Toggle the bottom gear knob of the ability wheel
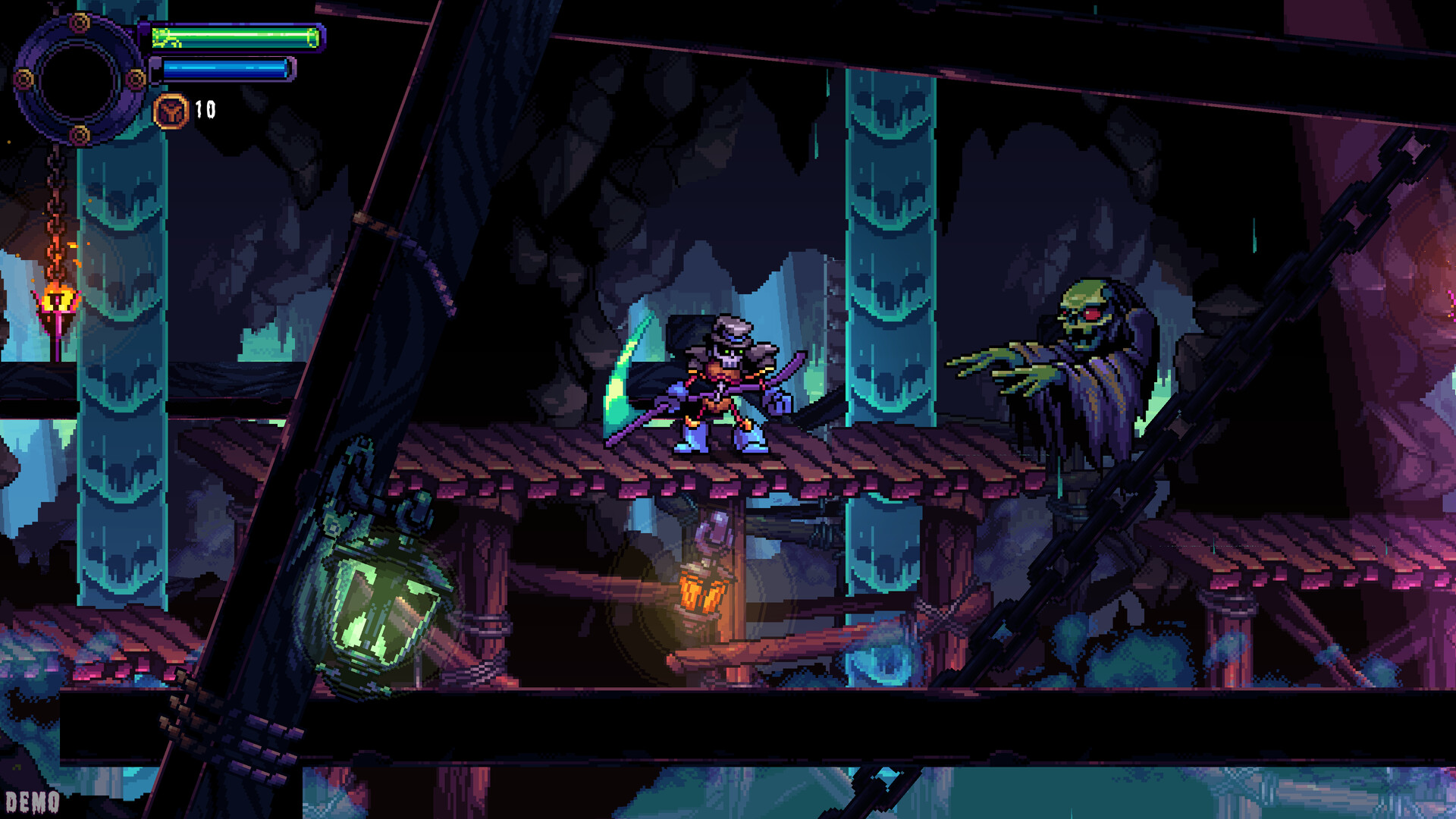This screenshot has width=1456, height=819. coord(79,136)
